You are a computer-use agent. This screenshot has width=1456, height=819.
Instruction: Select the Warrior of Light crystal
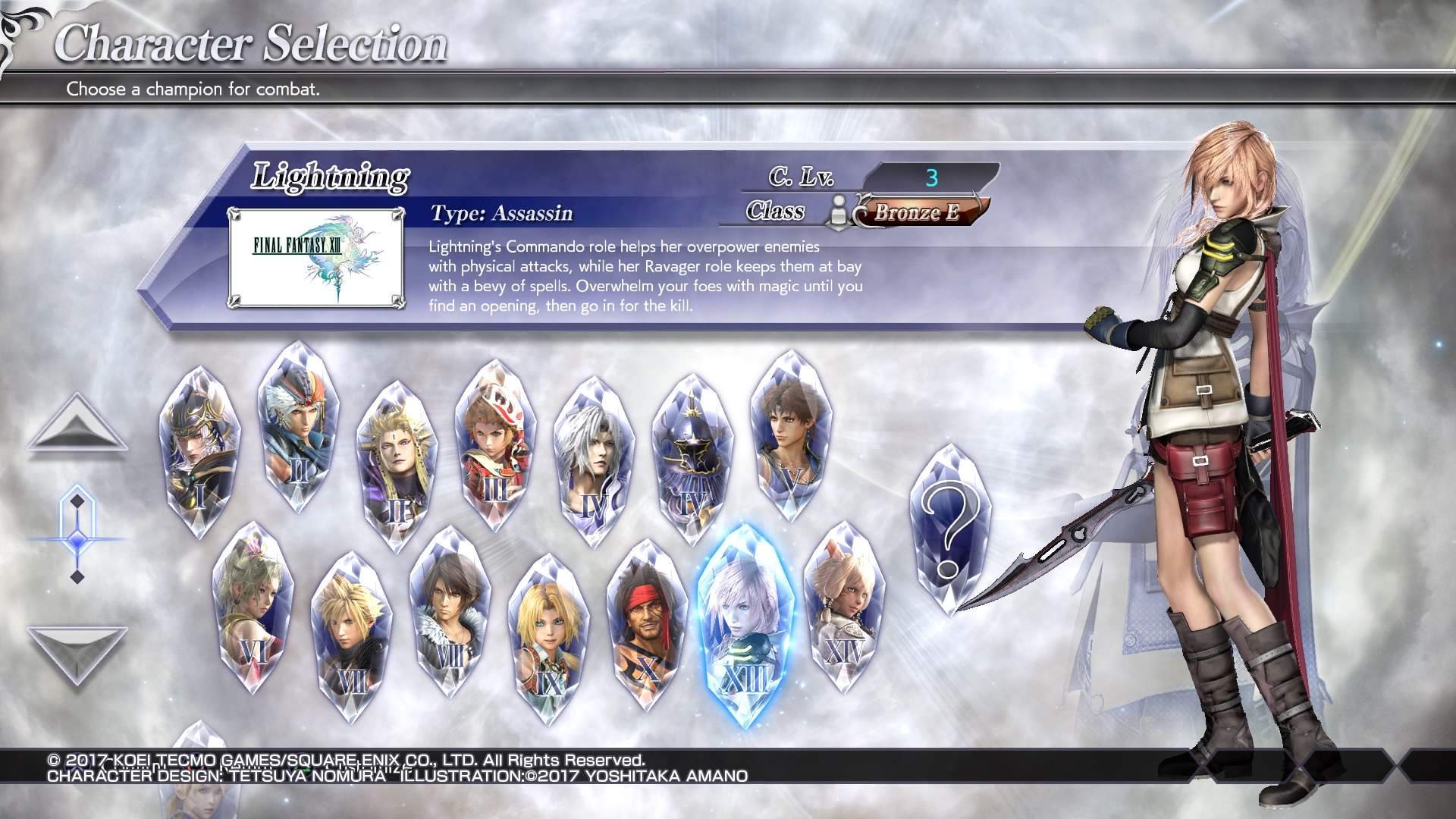pyautogui.click(x=199, y=451)
